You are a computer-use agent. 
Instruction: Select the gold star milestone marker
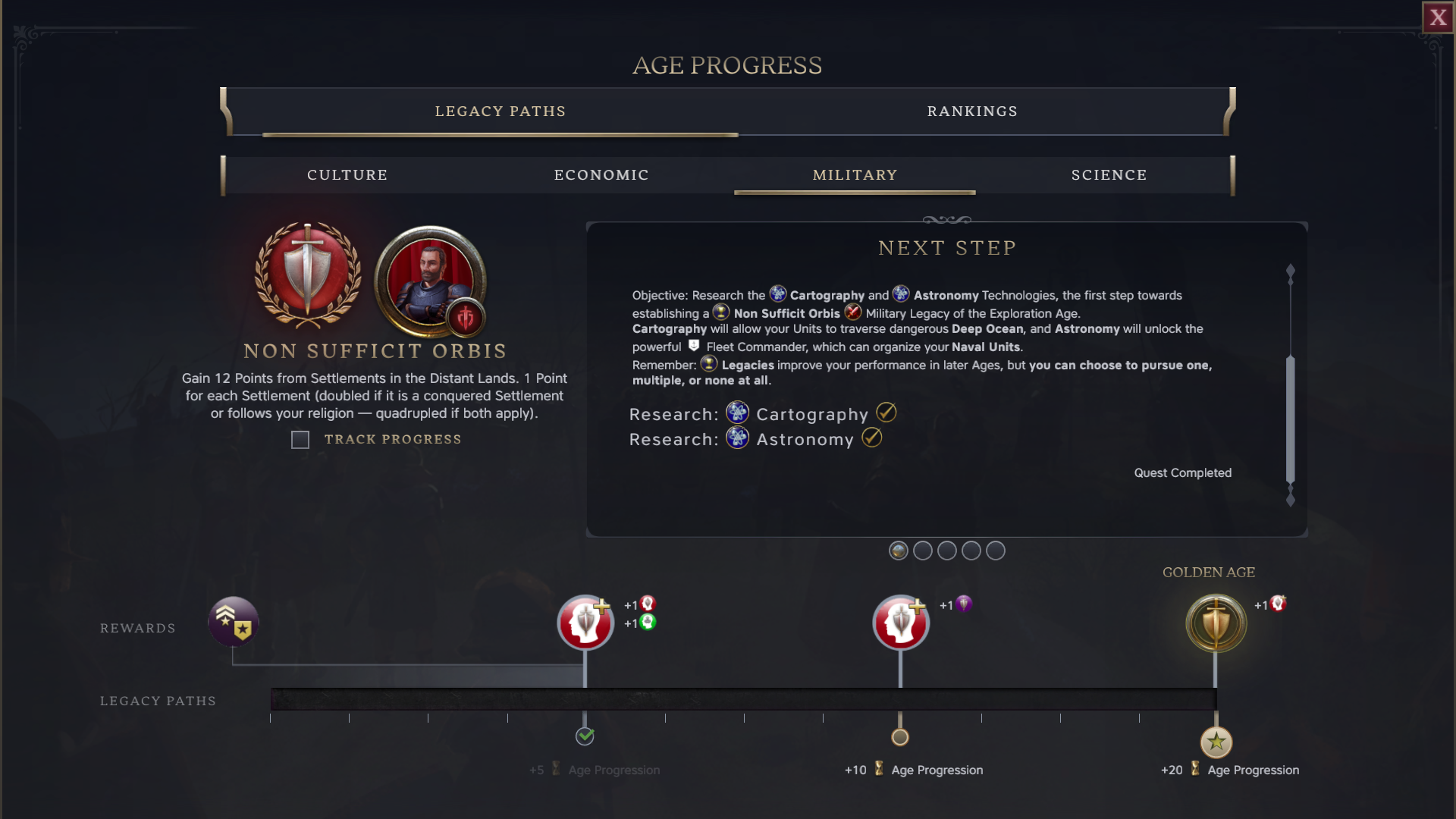tap(1216, 742)
